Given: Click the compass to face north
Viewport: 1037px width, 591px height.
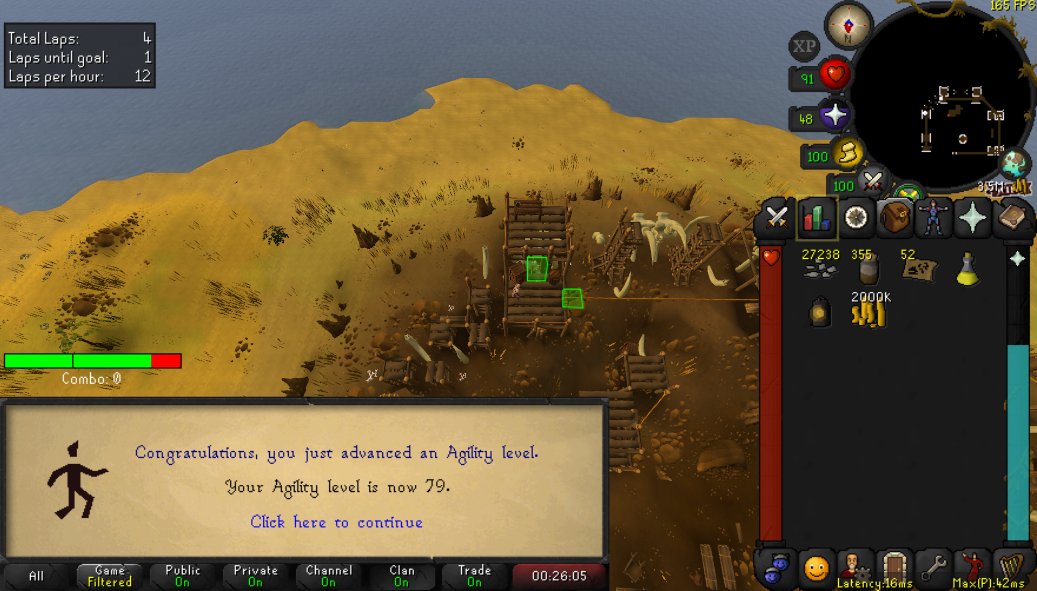Looking at the screenshot, I should 850,25.
